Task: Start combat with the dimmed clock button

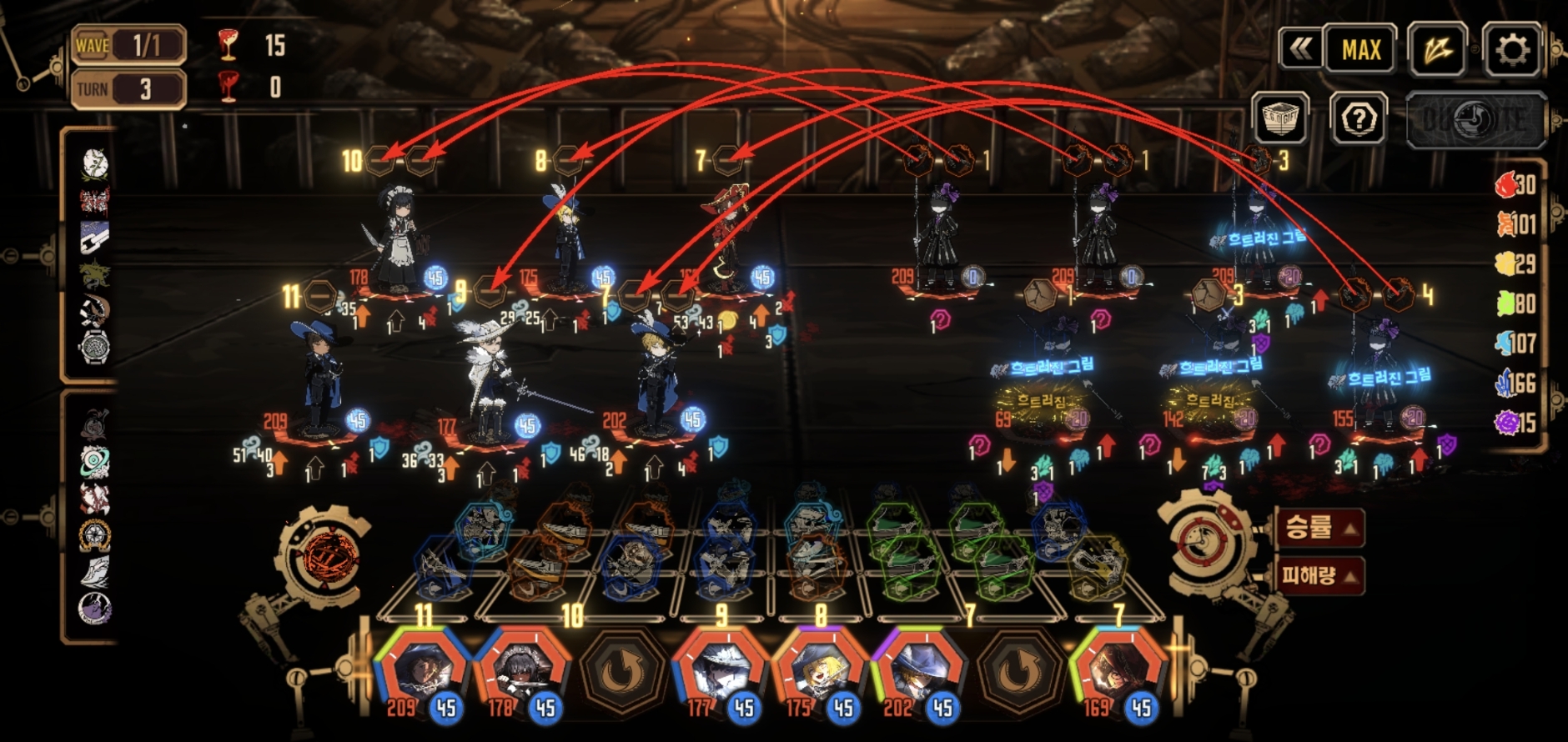Action: pos(1475,120)
